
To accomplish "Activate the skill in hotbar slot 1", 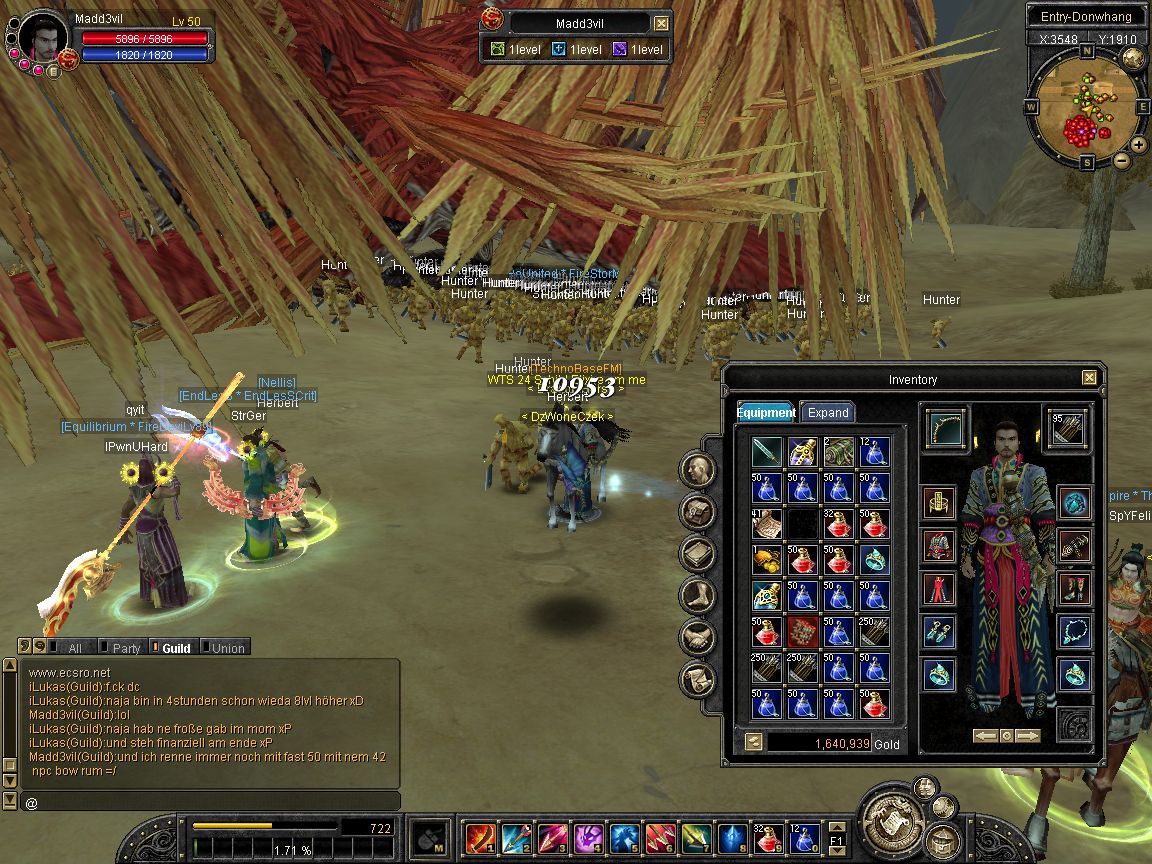I will tap(480, 836).
